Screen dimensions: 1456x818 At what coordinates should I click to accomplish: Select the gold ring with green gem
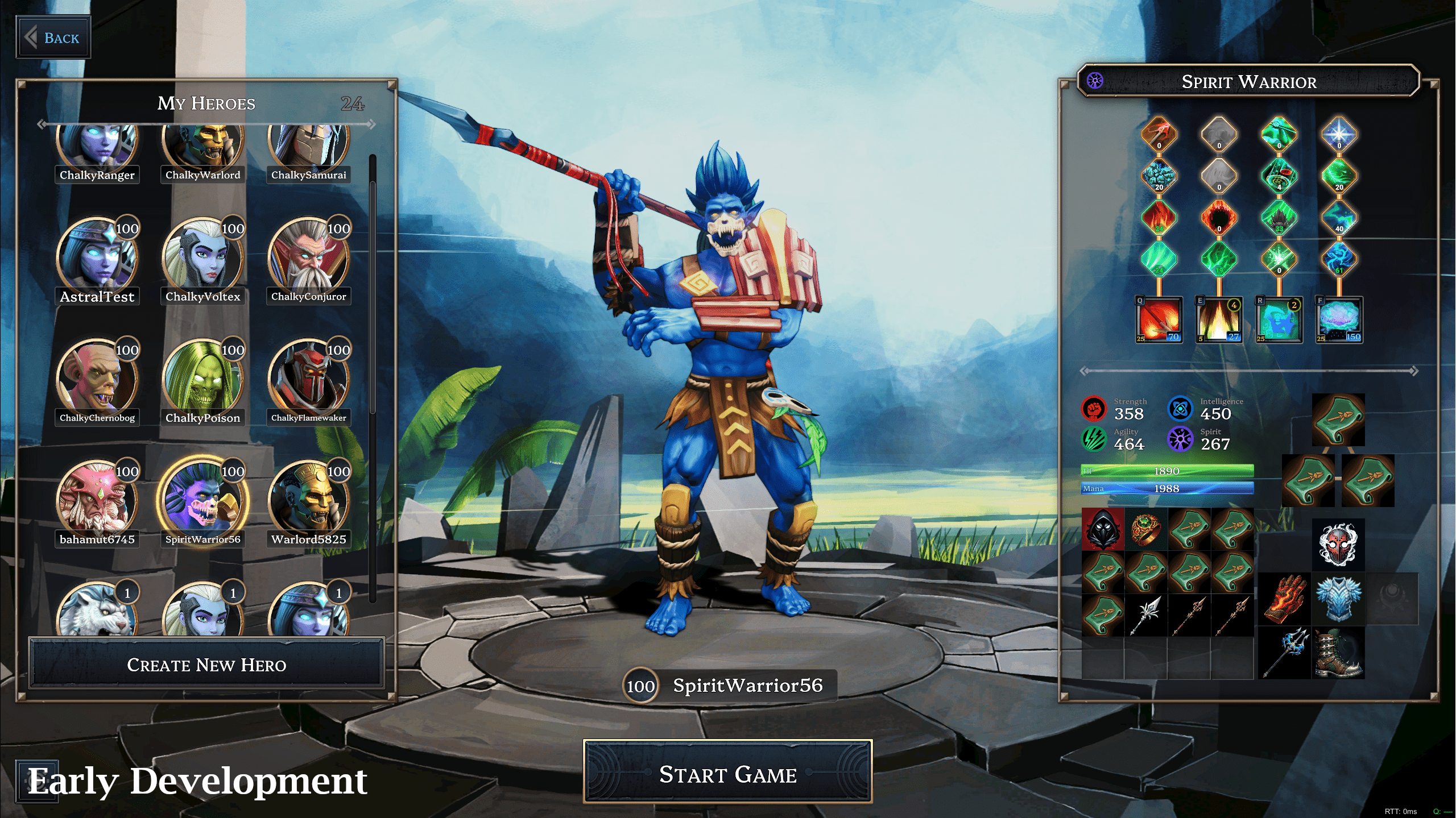(x=1145, y=529)
